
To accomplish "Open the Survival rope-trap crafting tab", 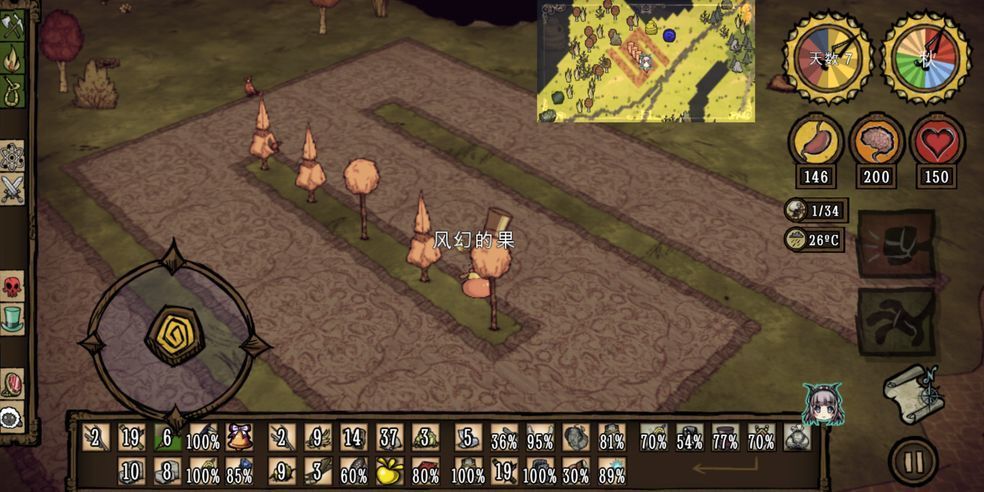I will (x=12, y=91).
